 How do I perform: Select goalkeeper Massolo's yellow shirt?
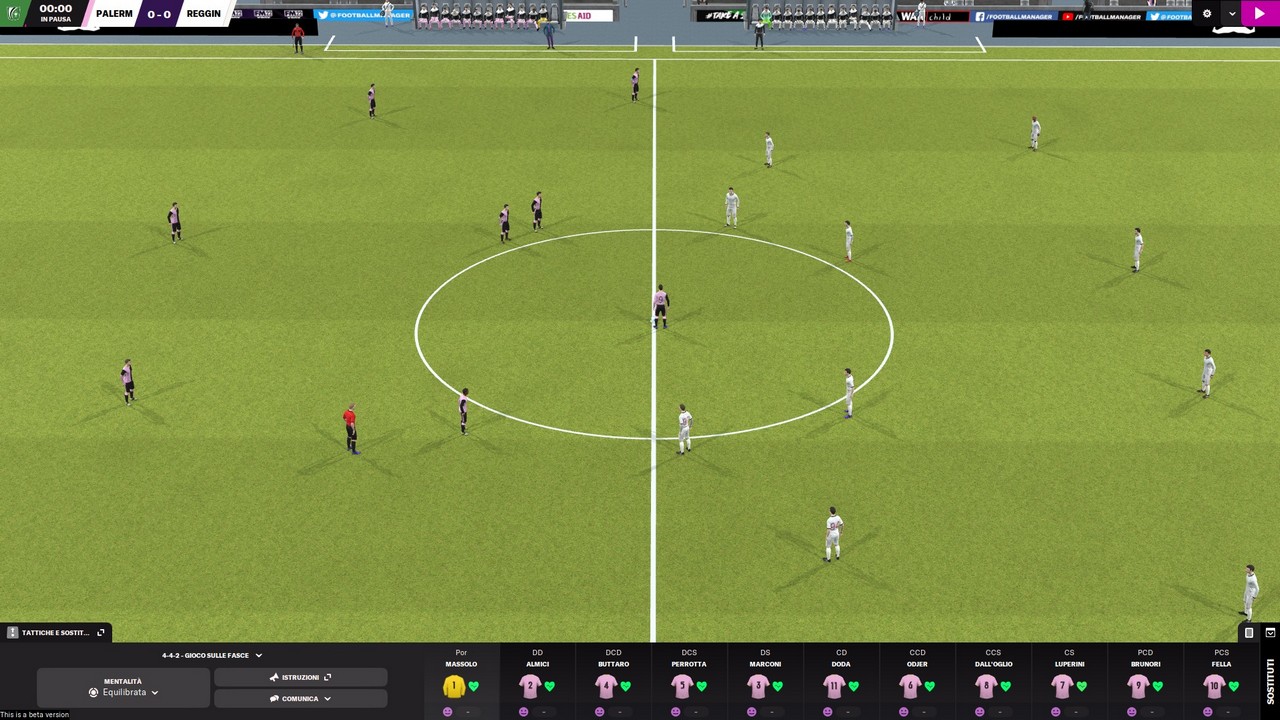click(454, 686)
